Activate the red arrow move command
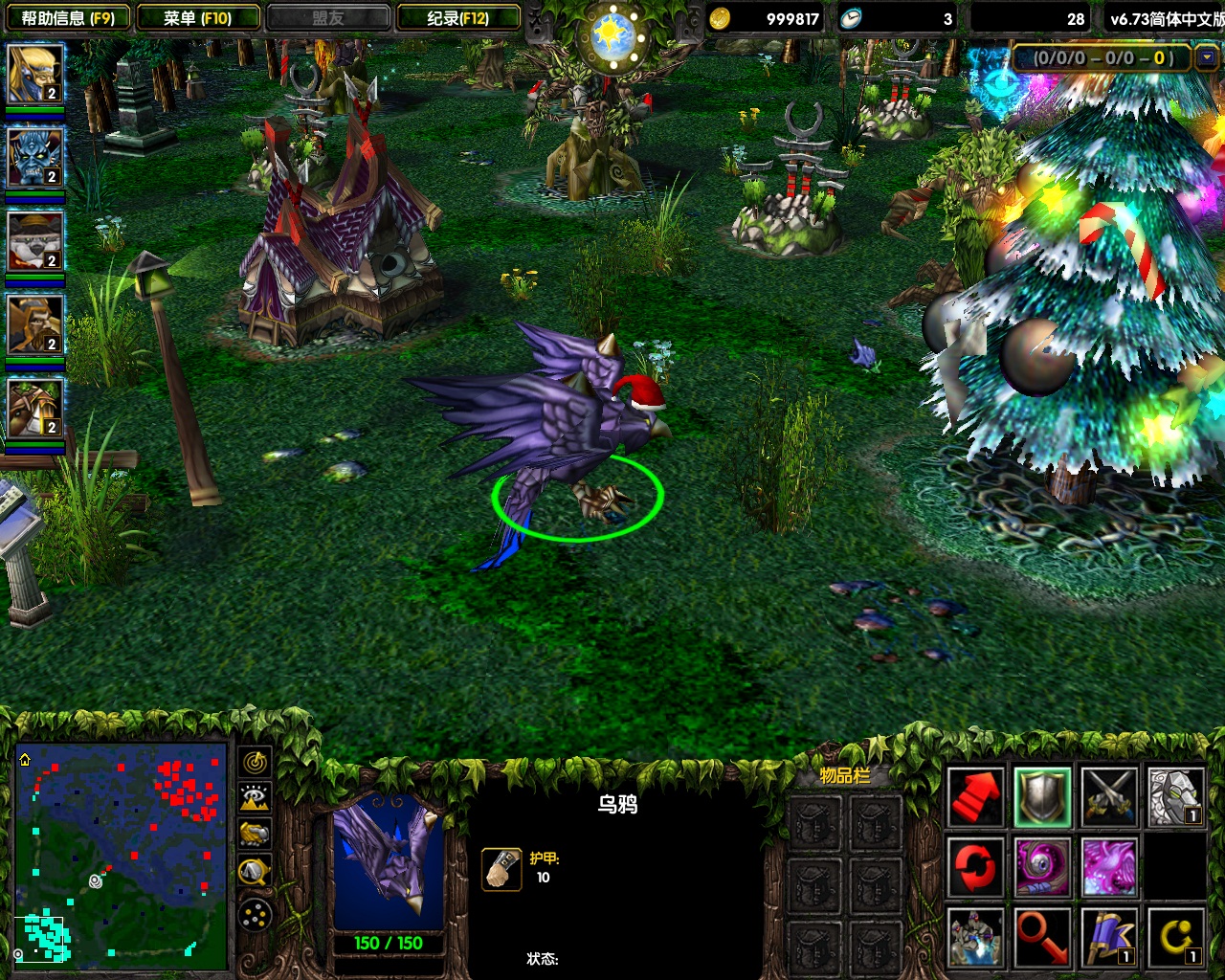 [975, 796]
